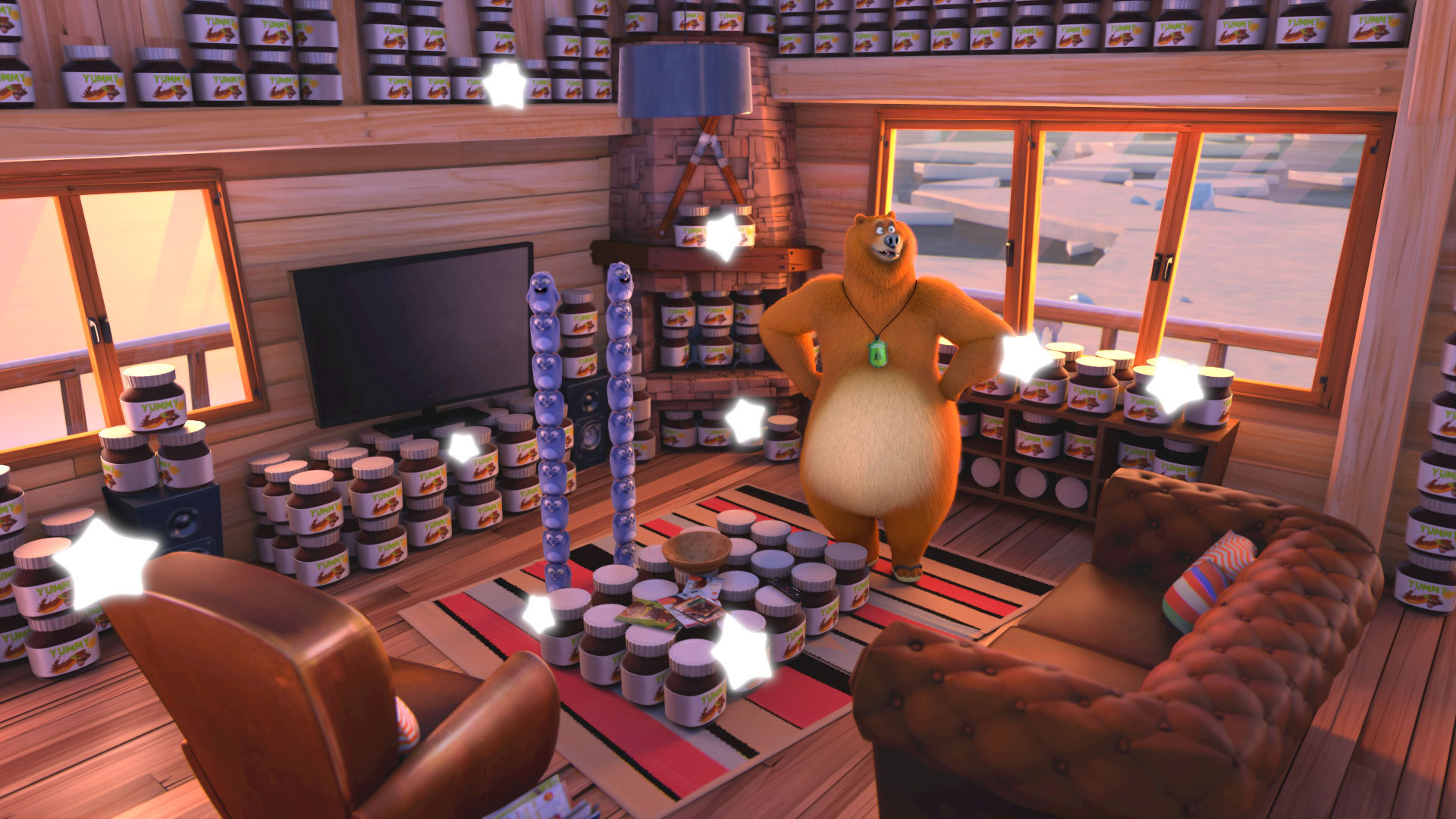
Task: Tap the star beside the bear's elbow
Action: (x=1024, y=356)
